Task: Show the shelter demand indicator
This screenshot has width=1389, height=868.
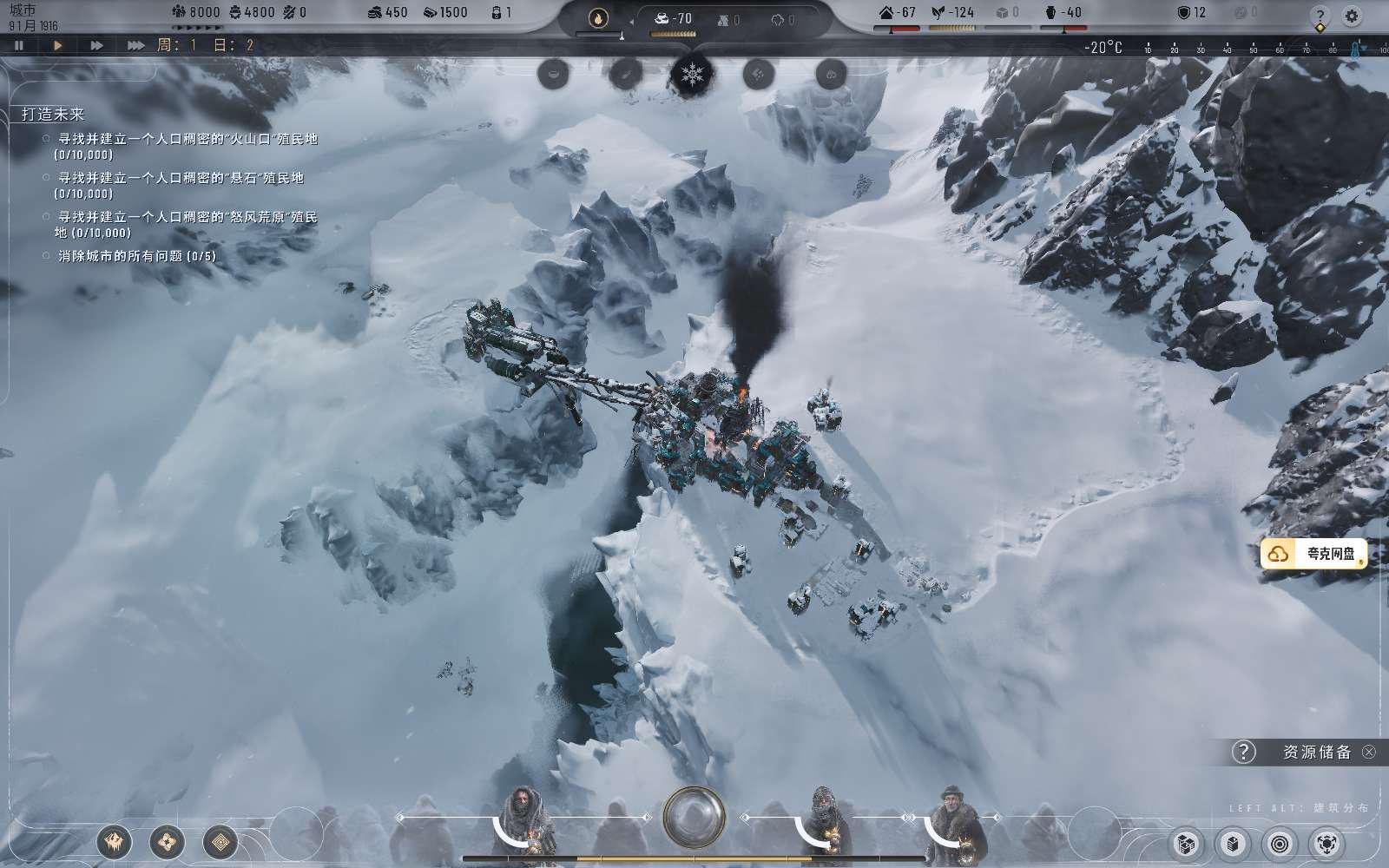Action: click(898, 13)
